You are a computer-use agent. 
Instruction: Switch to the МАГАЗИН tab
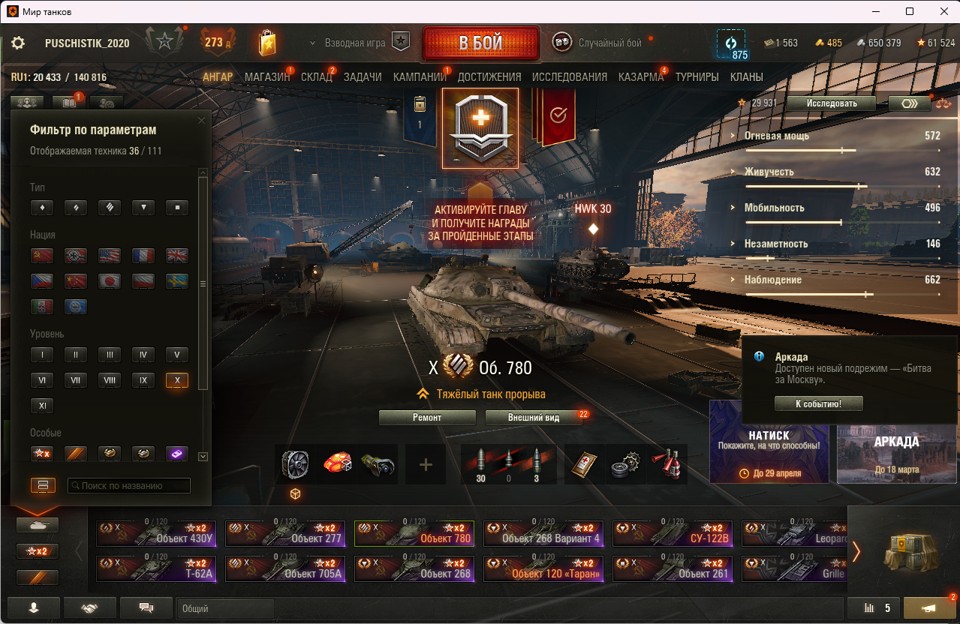[x=267, y=77]
